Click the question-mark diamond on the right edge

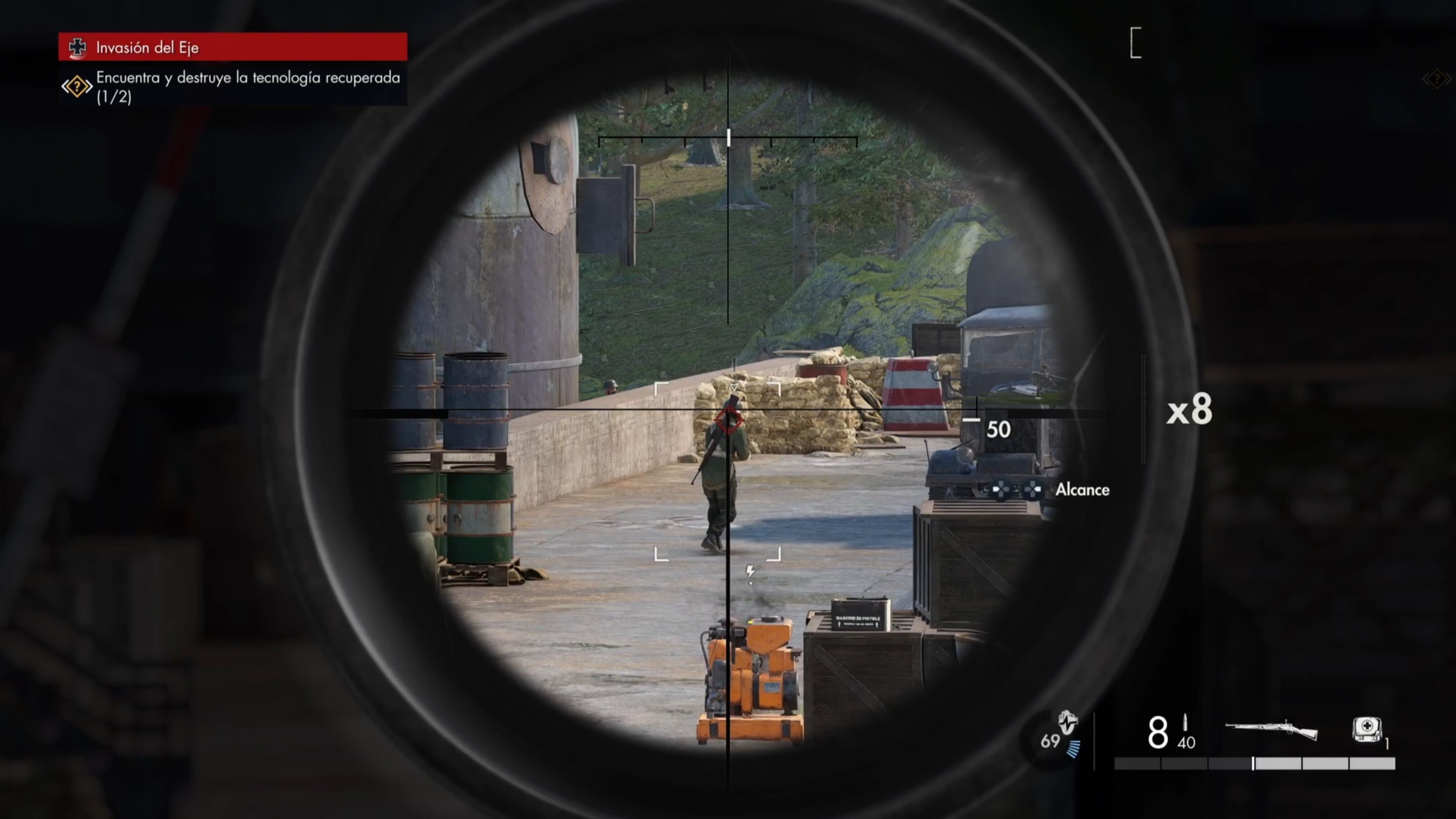click(1437, 79)
